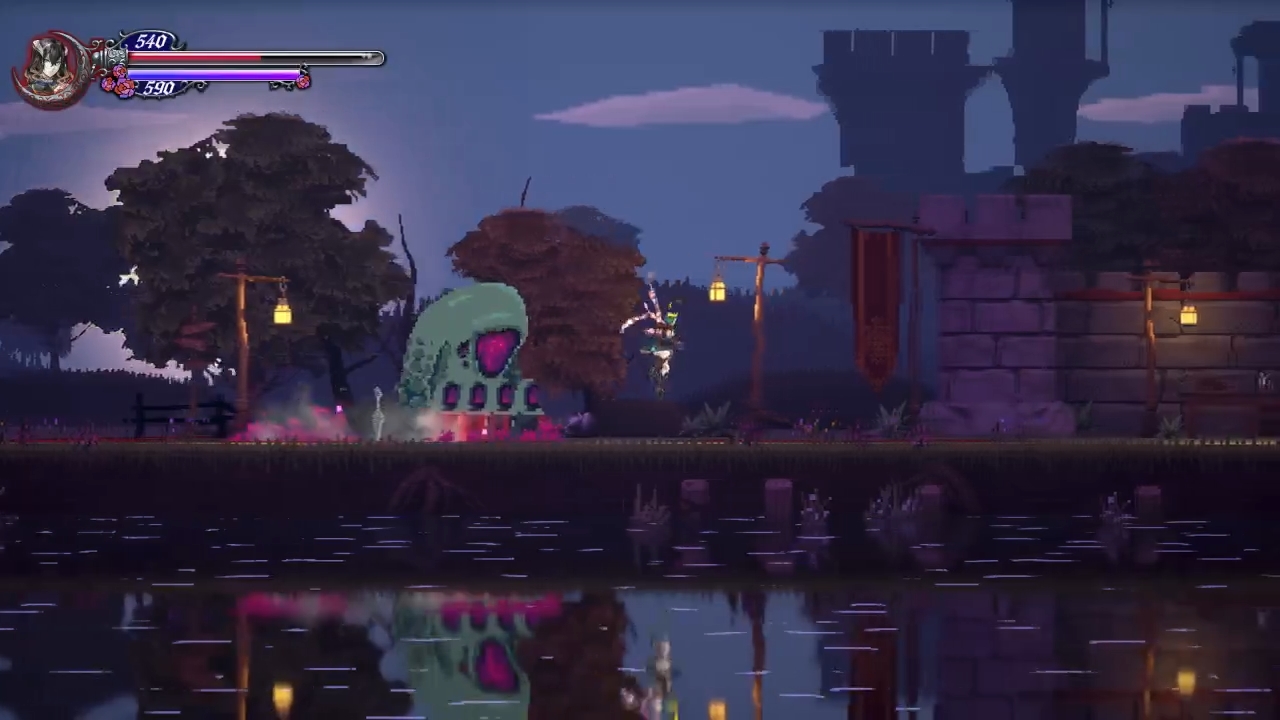The image size is (1280, 720).
Task: Click the lantern hanging near the player
Action: 719,290
